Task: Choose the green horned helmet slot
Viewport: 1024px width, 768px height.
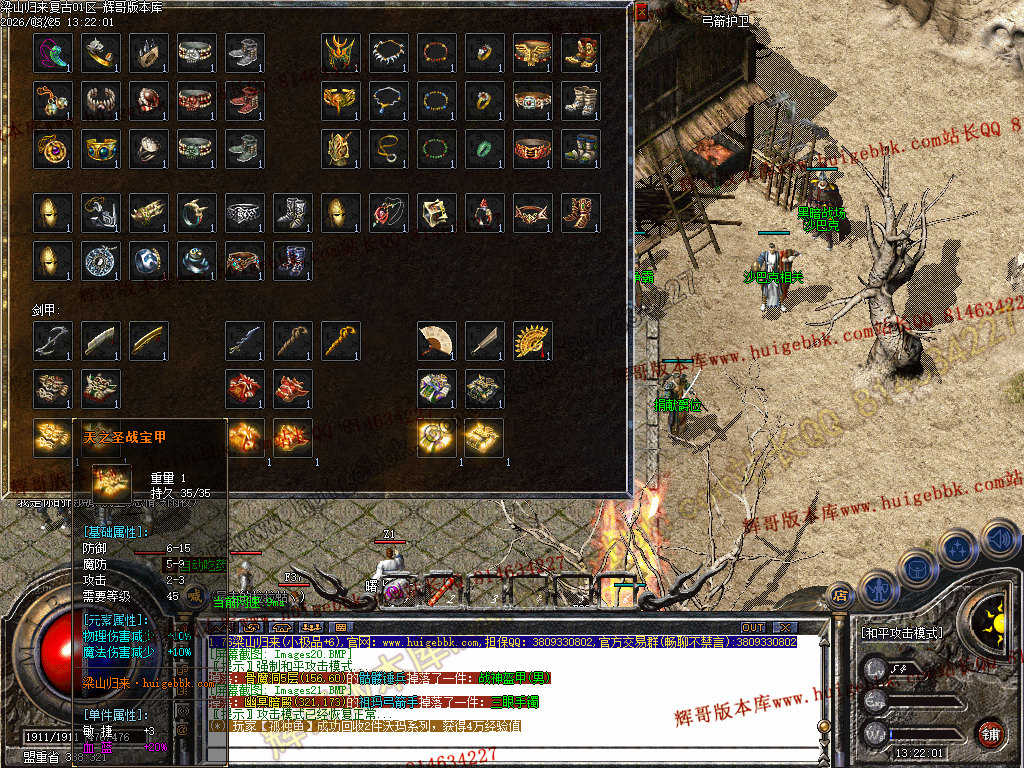Action: point(341,53)
